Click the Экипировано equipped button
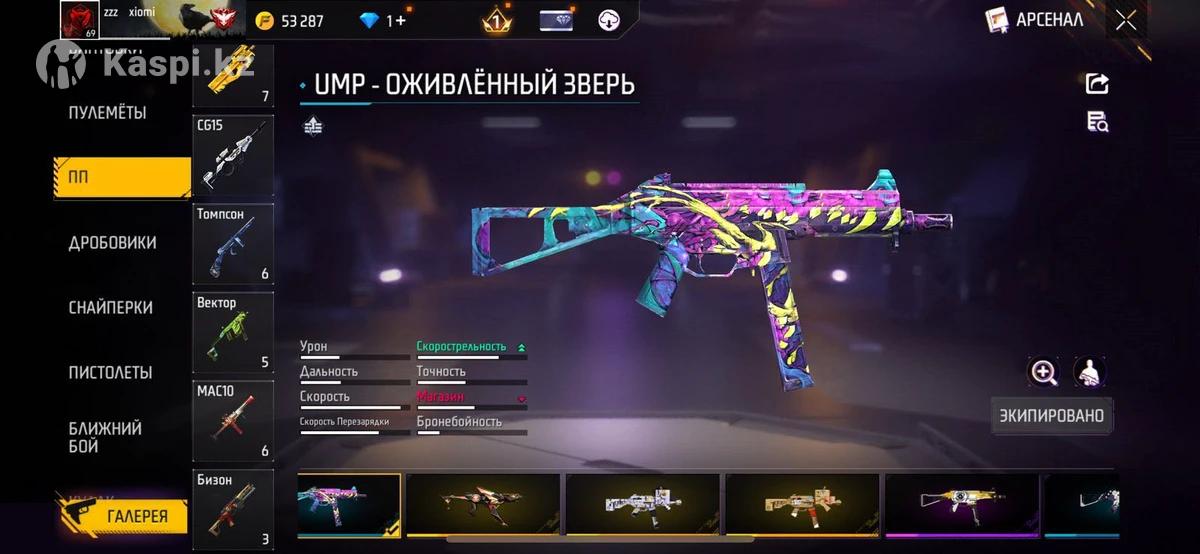This screenshot has height=554, width=1200. pos(1053,415)
